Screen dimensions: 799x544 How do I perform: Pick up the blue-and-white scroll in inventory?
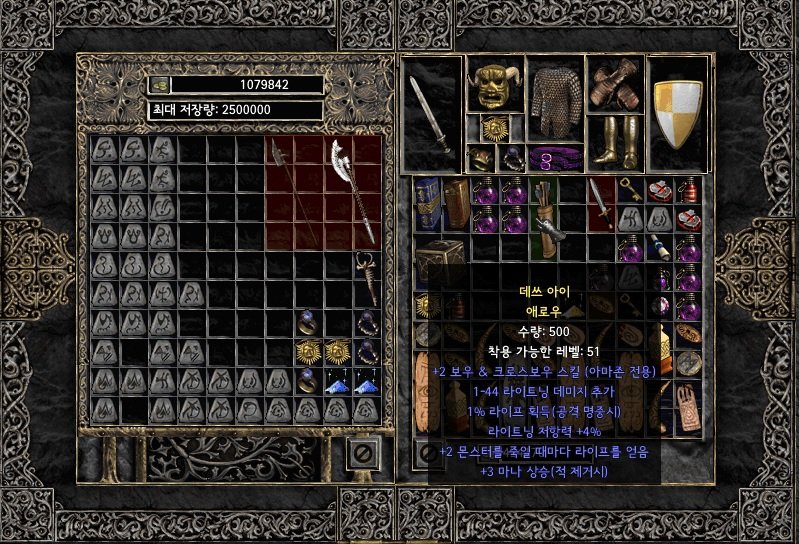tap(660, 247)
